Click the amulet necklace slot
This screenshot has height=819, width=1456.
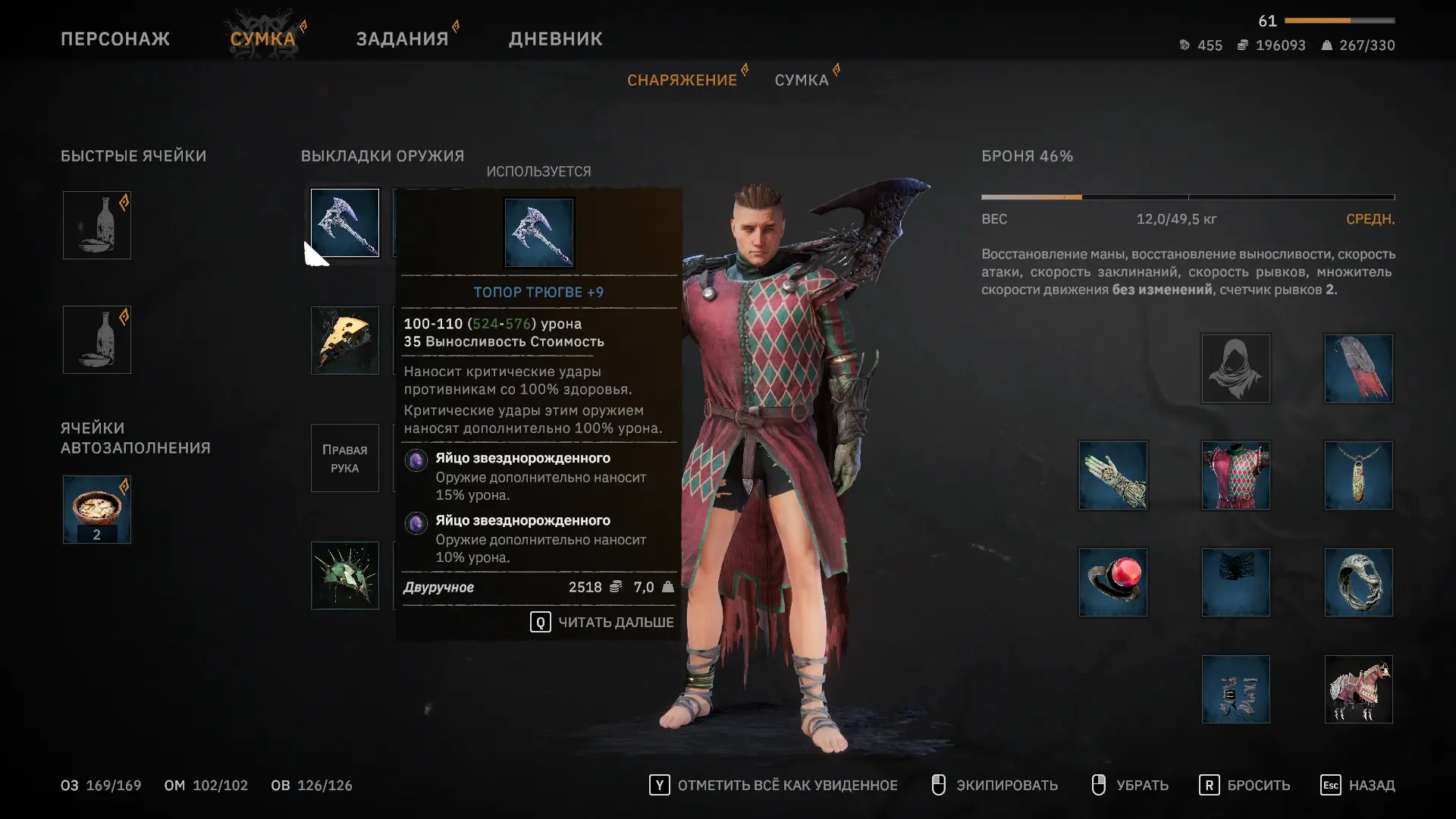(1358, 475)
